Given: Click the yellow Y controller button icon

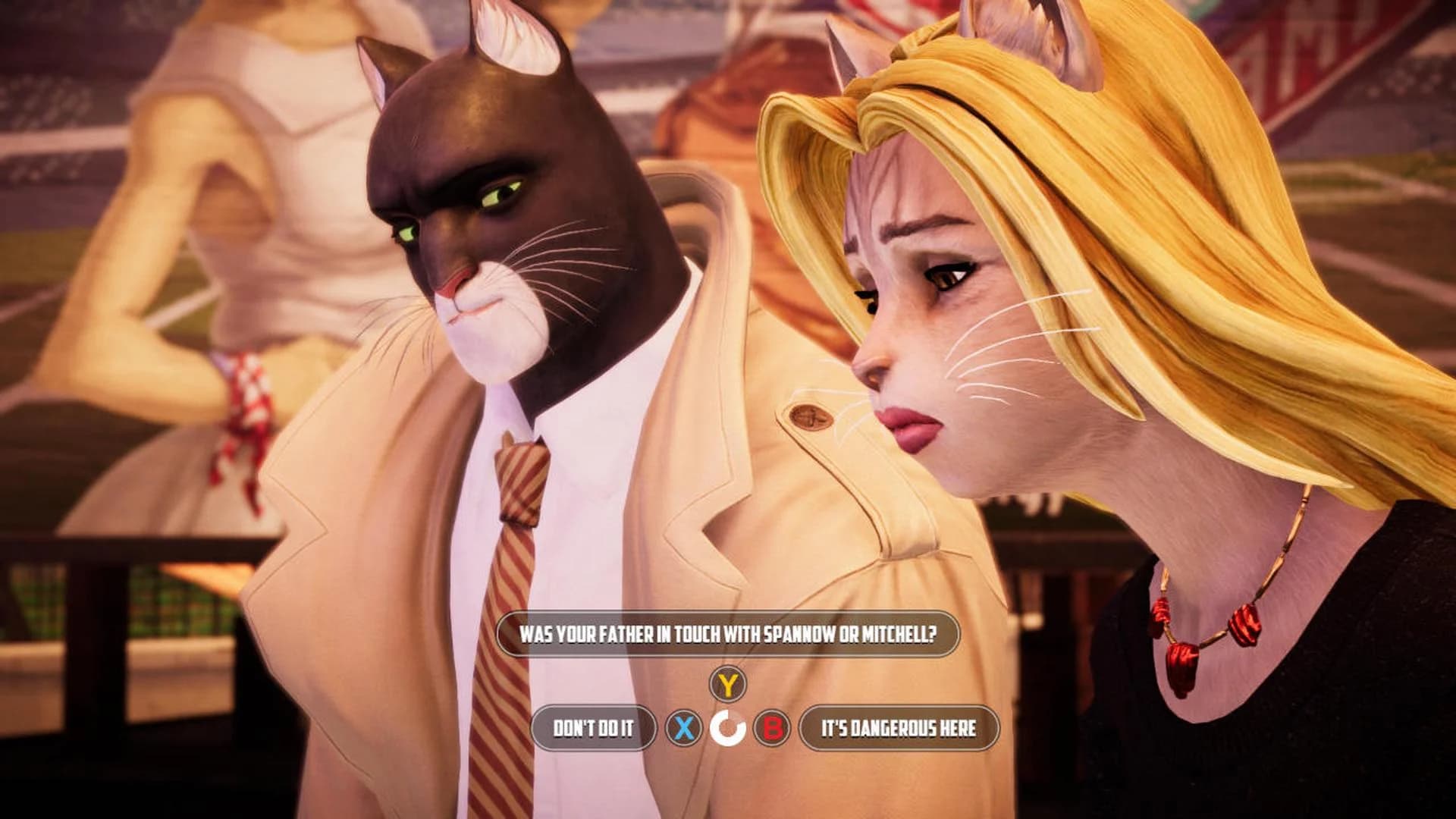Looking at the screenshot, I should (x=727, y=683).
